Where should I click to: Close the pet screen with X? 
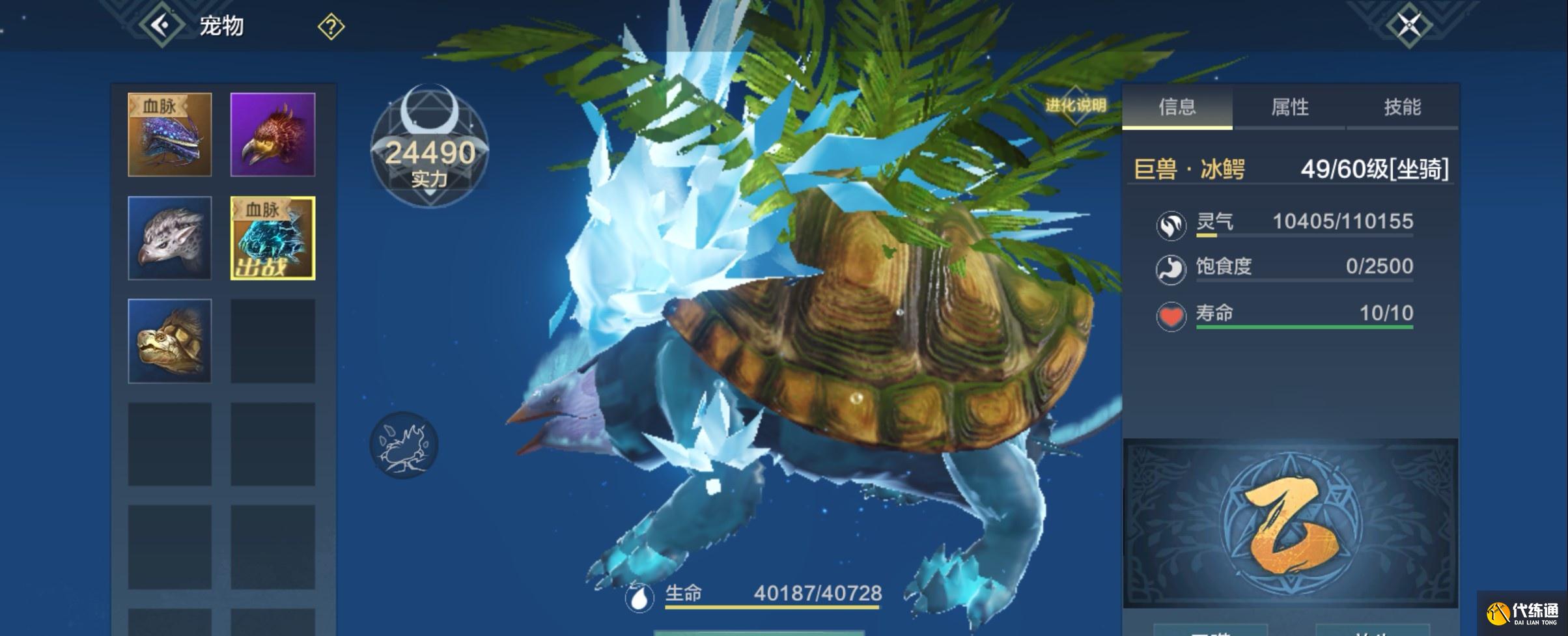point(1409,25)
